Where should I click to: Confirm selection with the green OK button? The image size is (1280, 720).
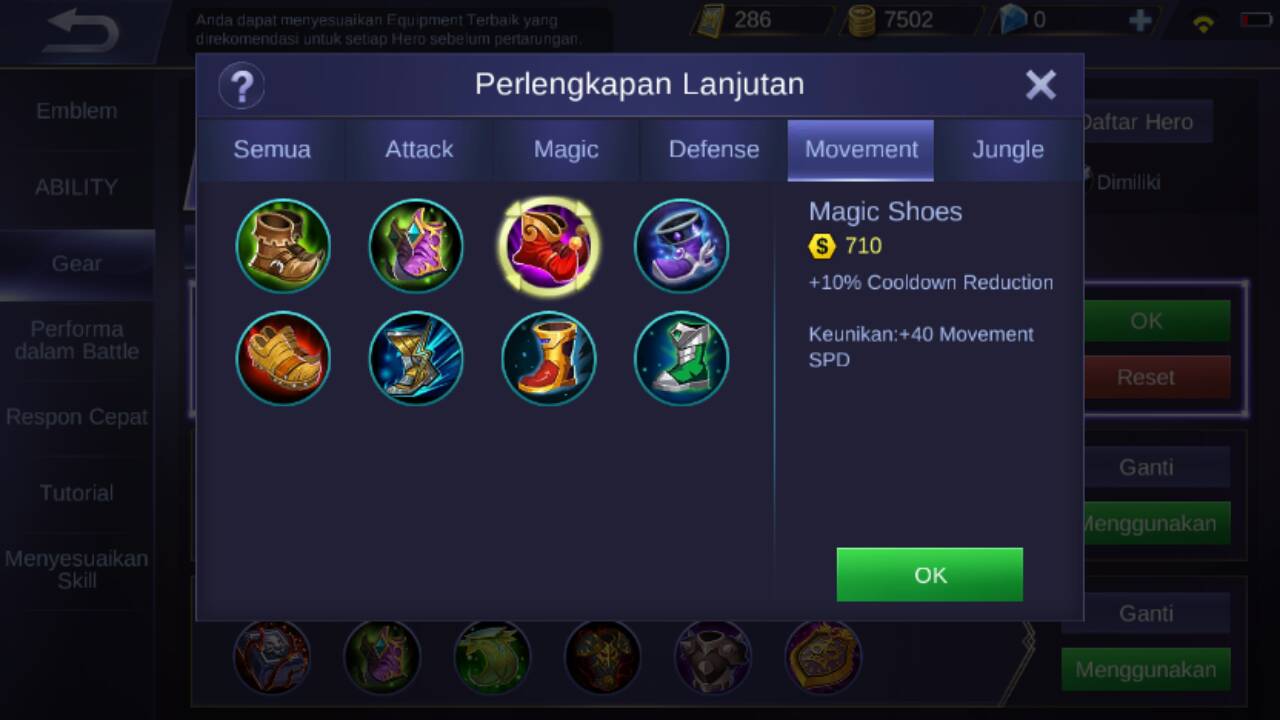929,575
